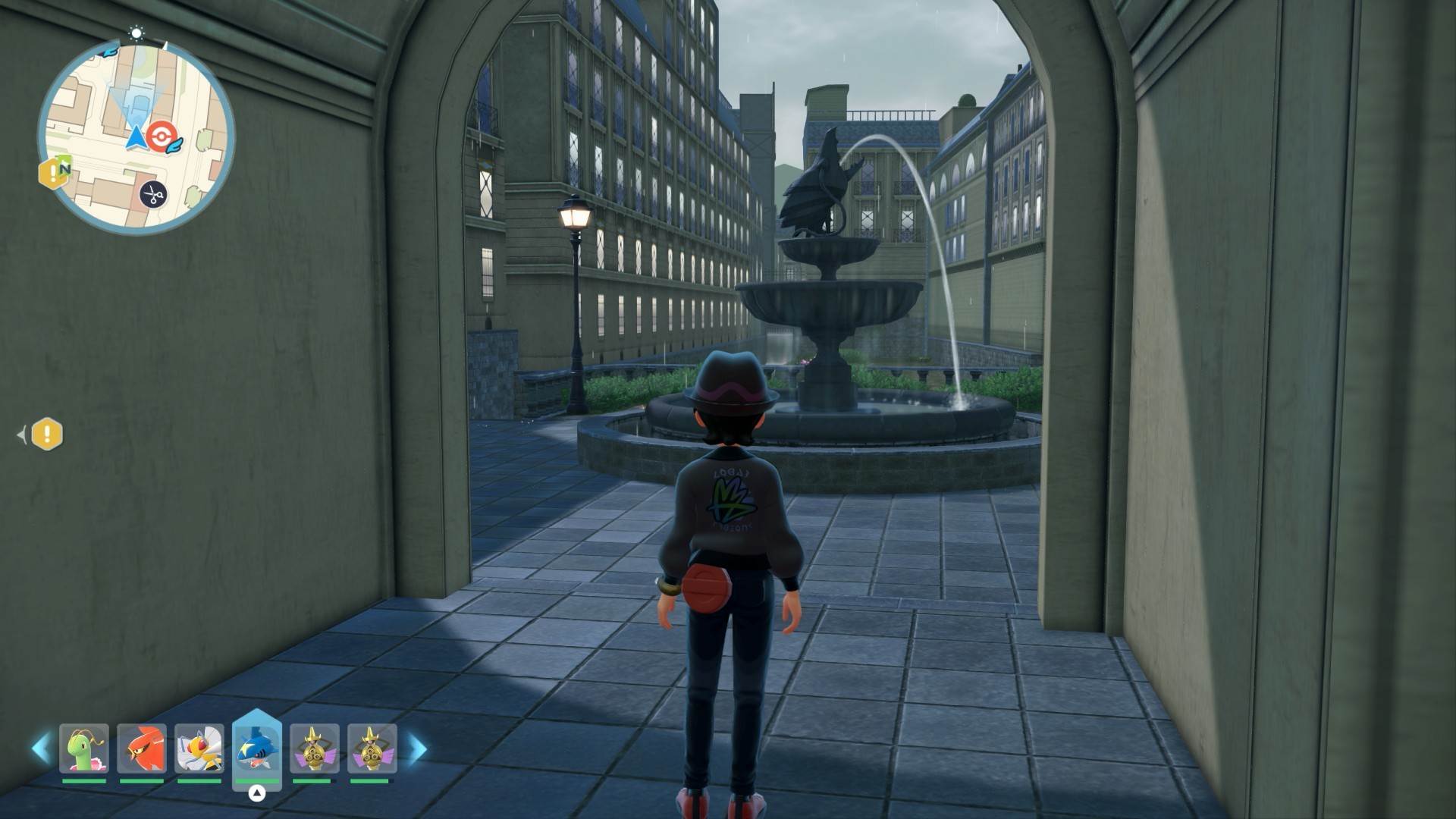Select the Pokémon Center marker on minimap
1456x819 pixels.
tap(160, 136)
